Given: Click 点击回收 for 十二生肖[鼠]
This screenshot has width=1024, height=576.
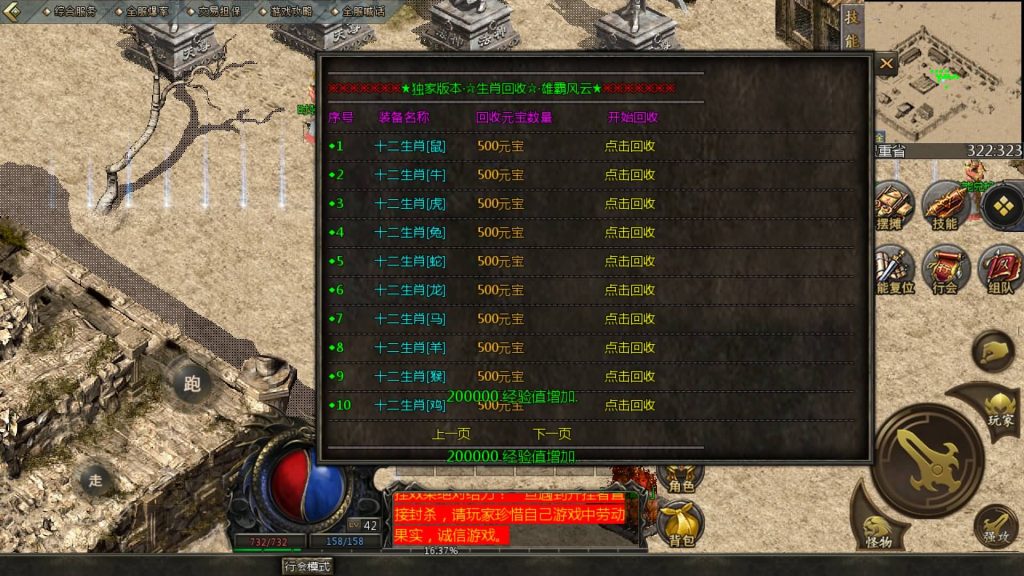Looking at the screenshot, I should tap(630, 146).
